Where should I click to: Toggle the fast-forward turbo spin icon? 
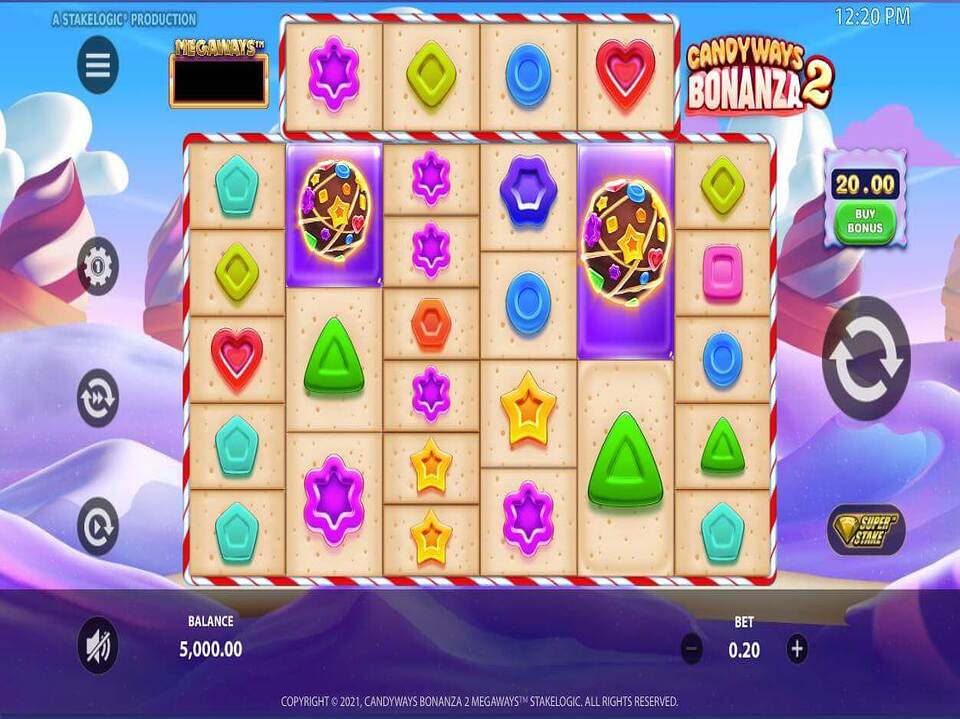[98, 397]
